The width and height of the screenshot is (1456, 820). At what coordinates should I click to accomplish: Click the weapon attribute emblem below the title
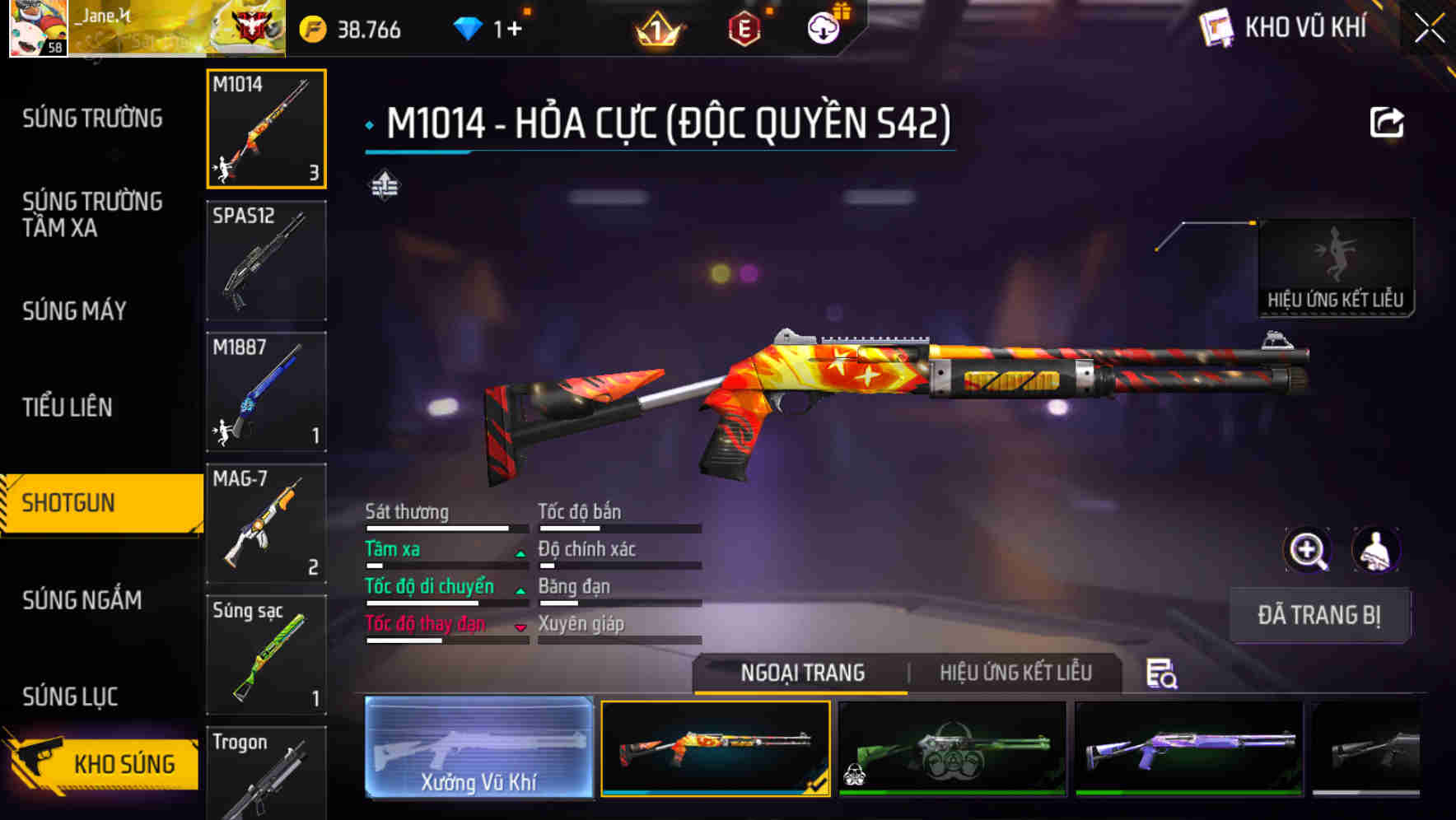[x=384, y=186]
